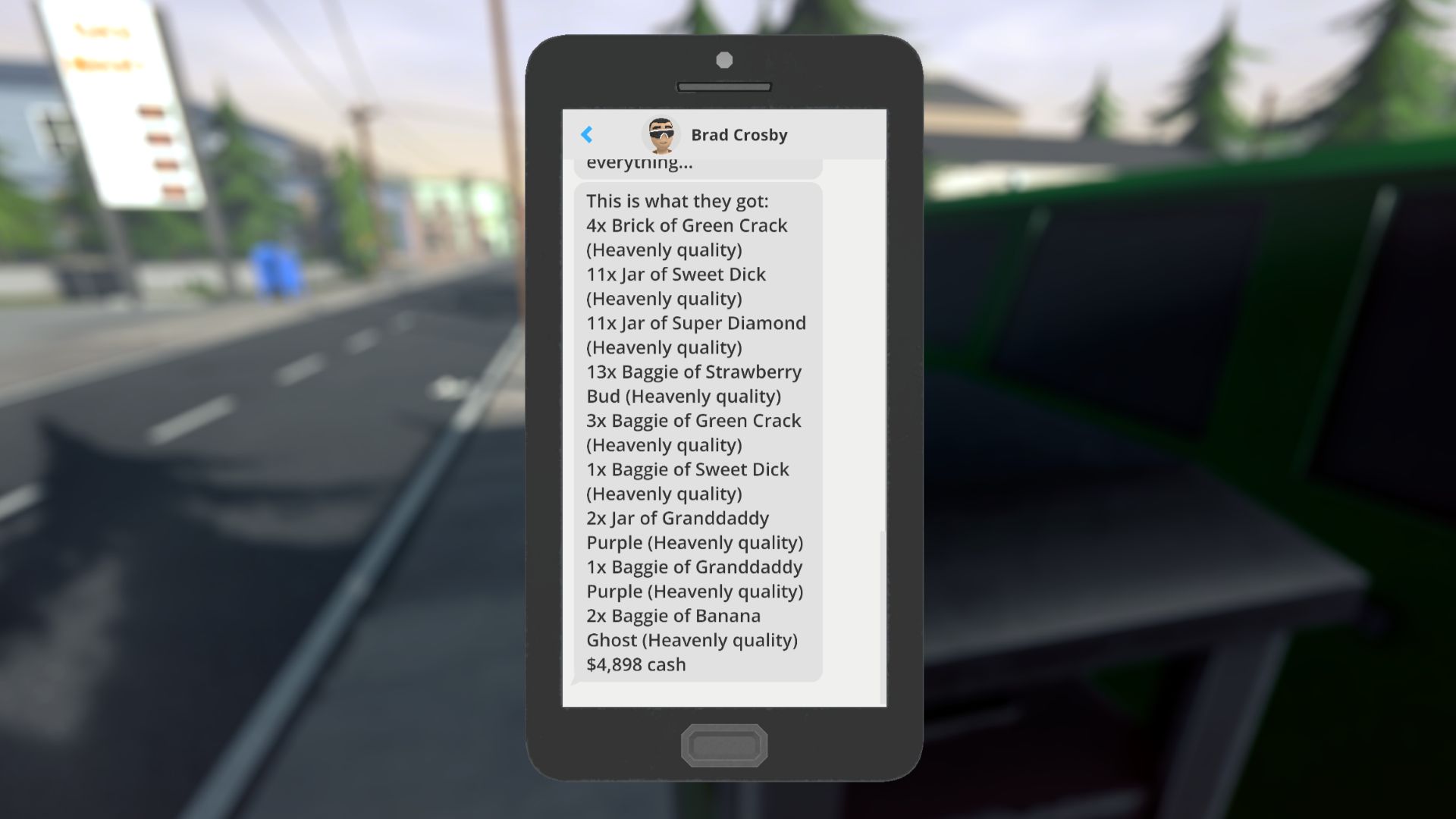This screenshot has height=819, width=1456.
Task: Click the truncated everything... message bubble
Action: [641, 162]
